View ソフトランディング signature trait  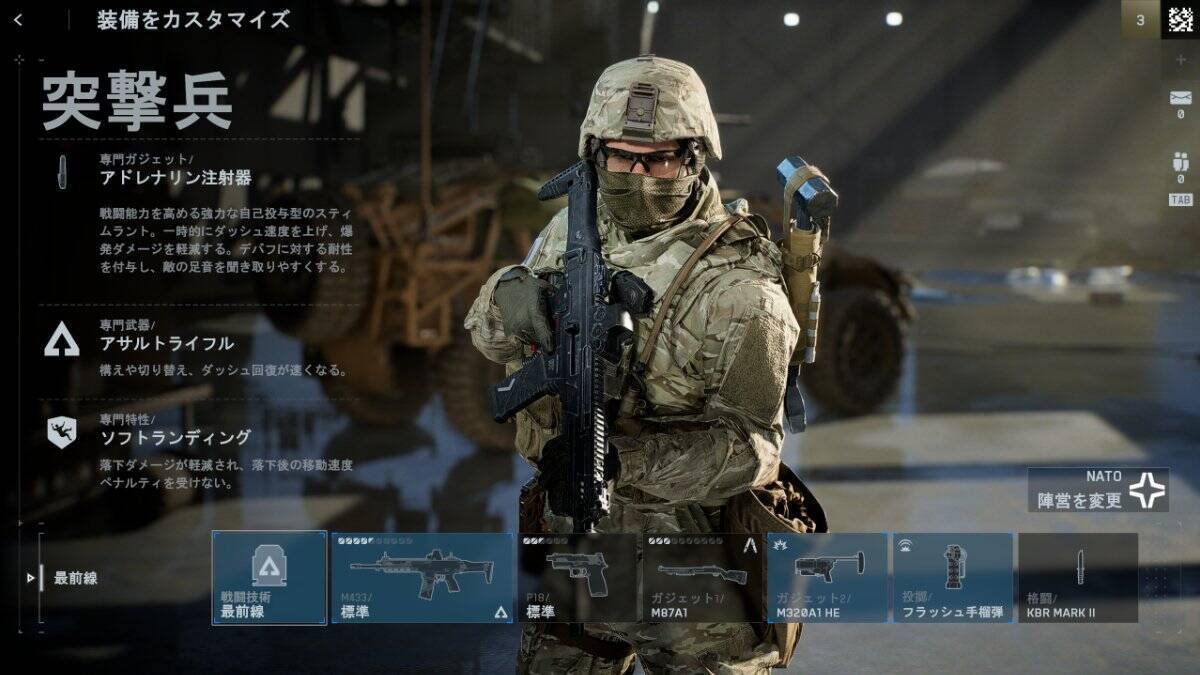click(174, 437)
